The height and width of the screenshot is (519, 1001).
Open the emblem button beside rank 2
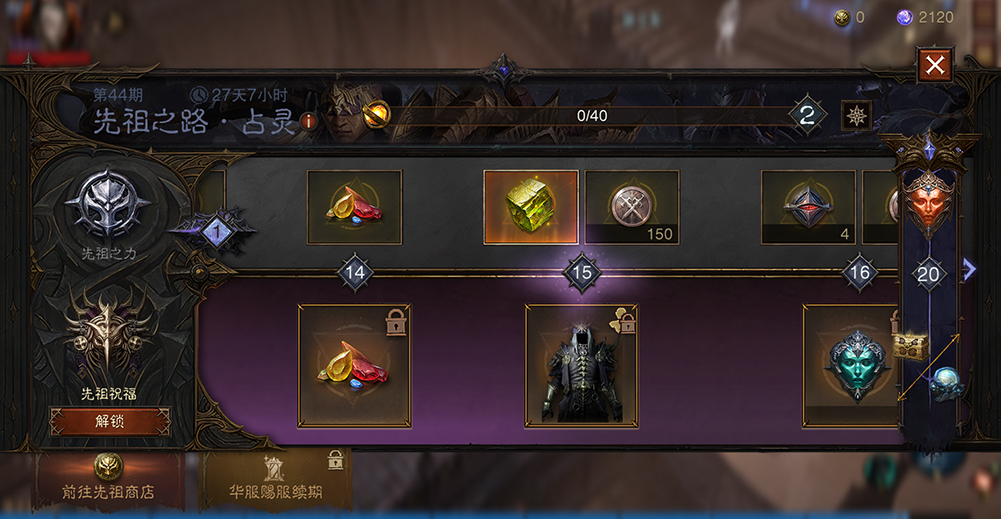(856, 115)
